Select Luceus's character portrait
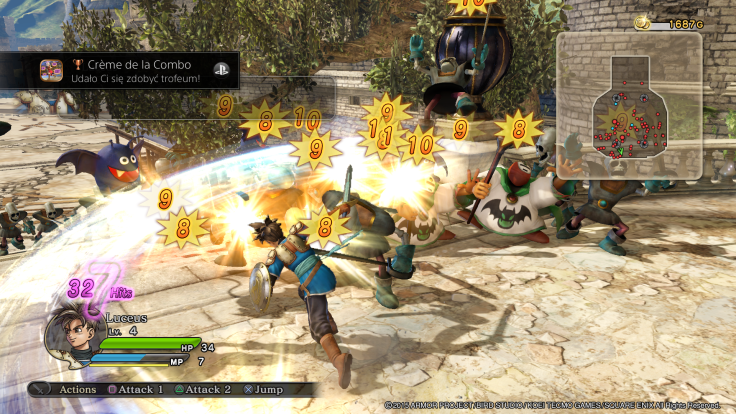This screenshot has width=736, height=414. pyautogui.click(x=69, y=341)
